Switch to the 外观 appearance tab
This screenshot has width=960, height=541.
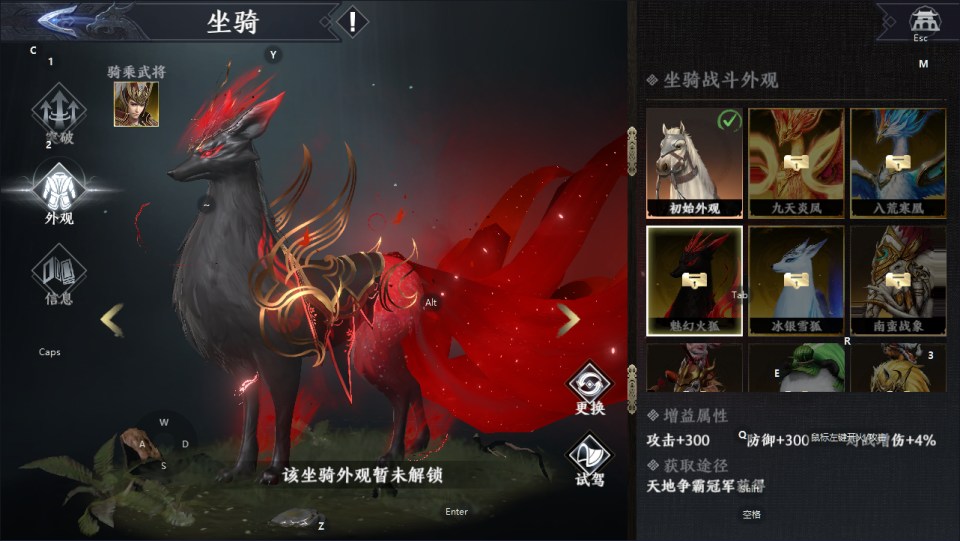pos(58,189)
